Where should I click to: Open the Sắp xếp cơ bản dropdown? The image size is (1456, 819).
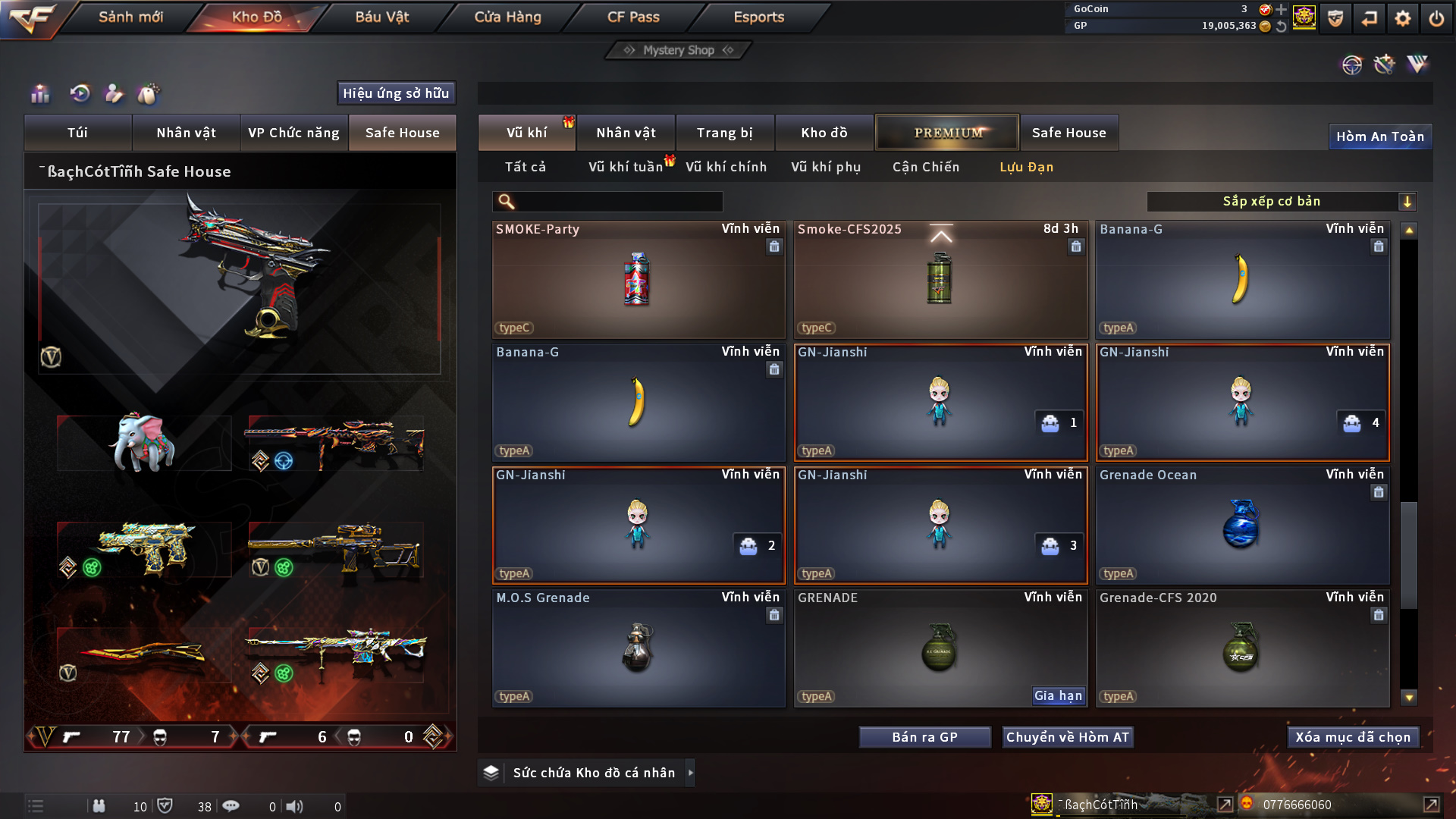click(1281, 202)
